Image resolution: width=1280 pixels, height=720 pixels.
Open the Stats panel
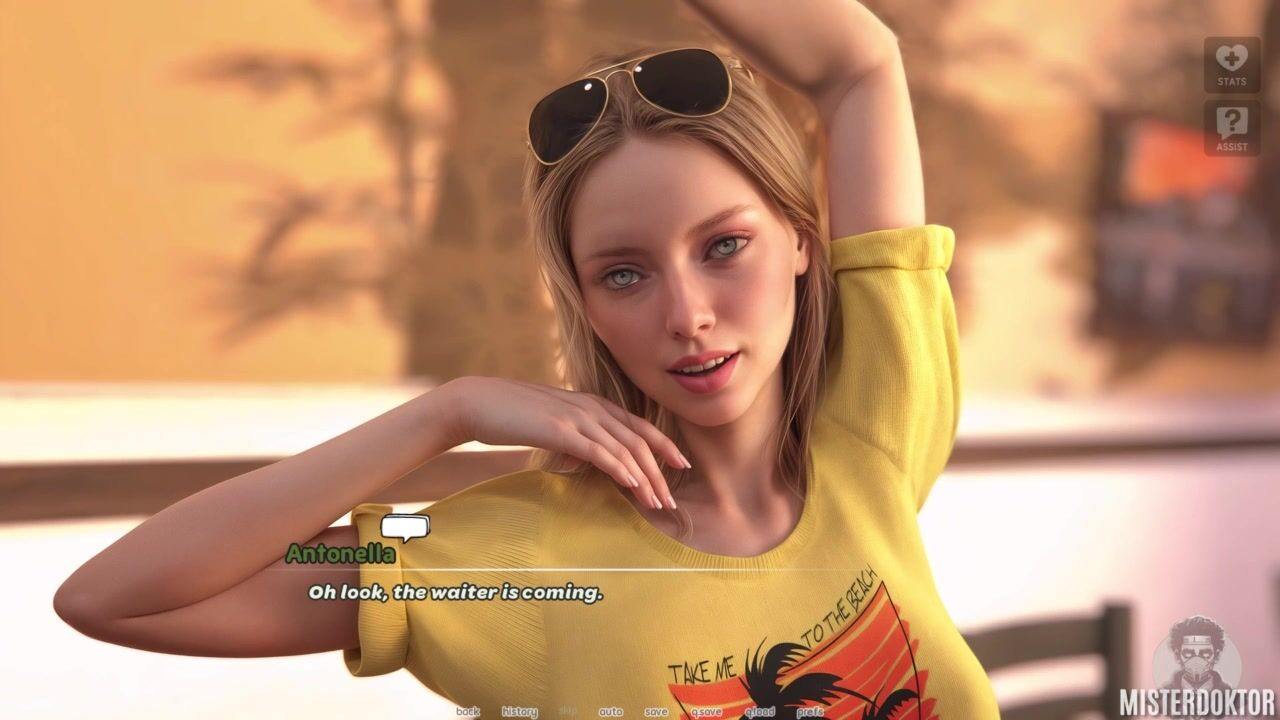coord(1231,65)
